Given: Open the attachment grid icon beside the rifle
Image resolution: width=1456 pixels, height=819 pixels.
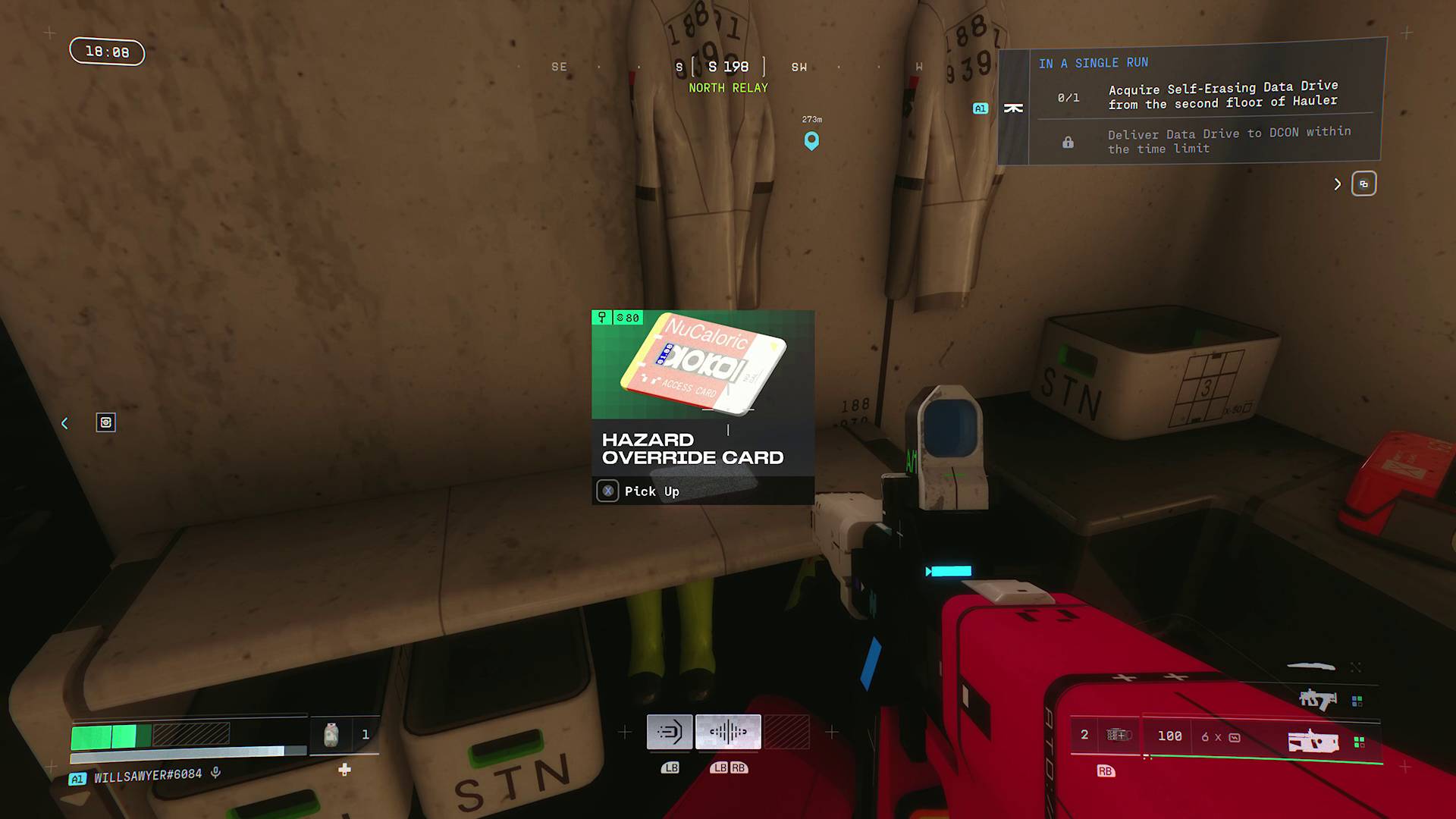Looking at the screenshot, I should [1359, 743].
